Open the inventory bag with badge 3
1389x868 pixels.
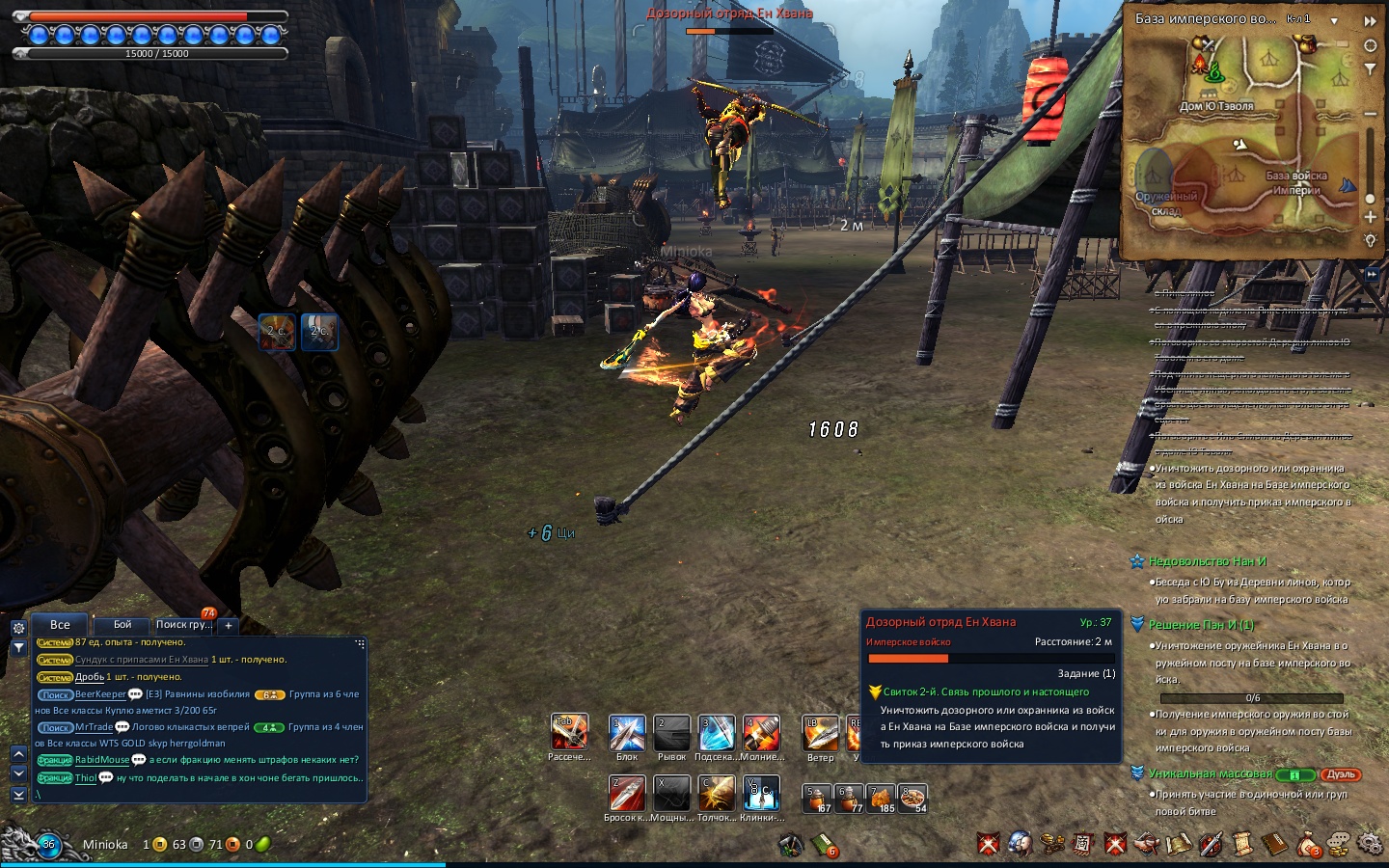[1307, 845]
